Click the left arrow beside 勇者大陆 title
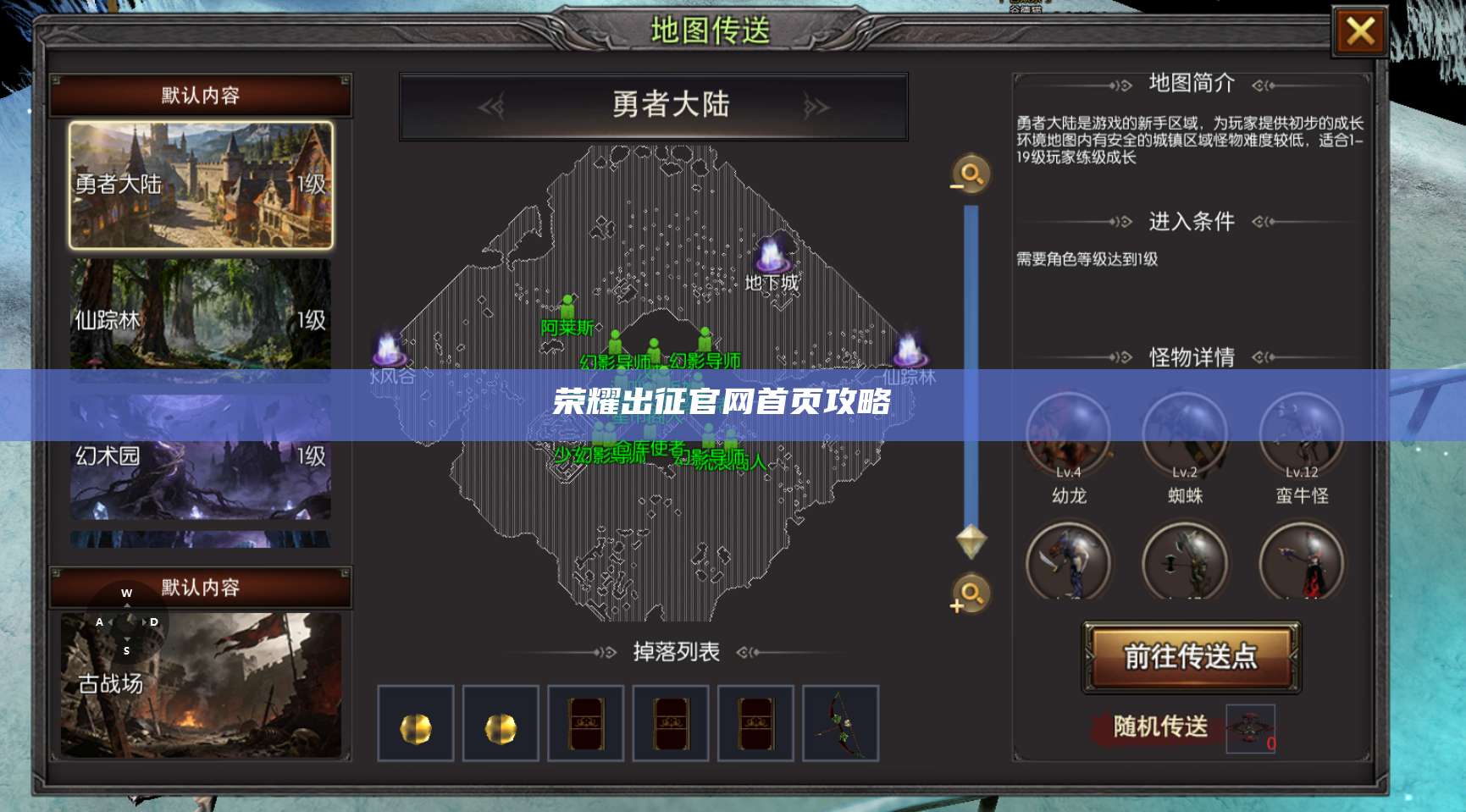Viewport: 1466px width, 812px height. pyautogui.click(x=490, y=106)
